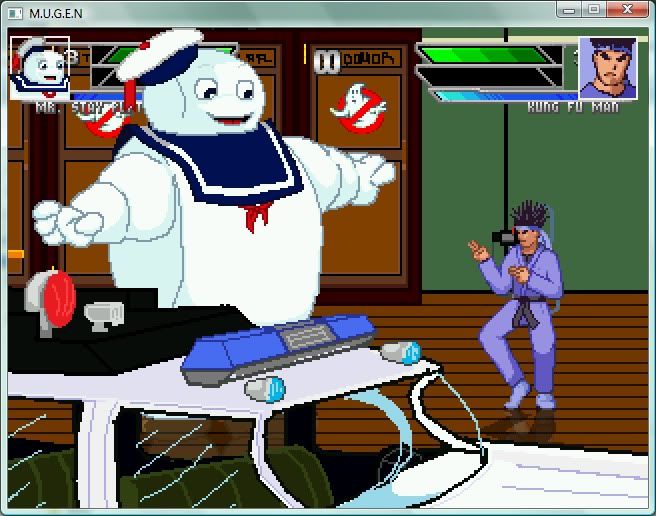Click the Kung Fu Man portrait
This screenshot has height=516, width=656.
(x=609, y=67)
